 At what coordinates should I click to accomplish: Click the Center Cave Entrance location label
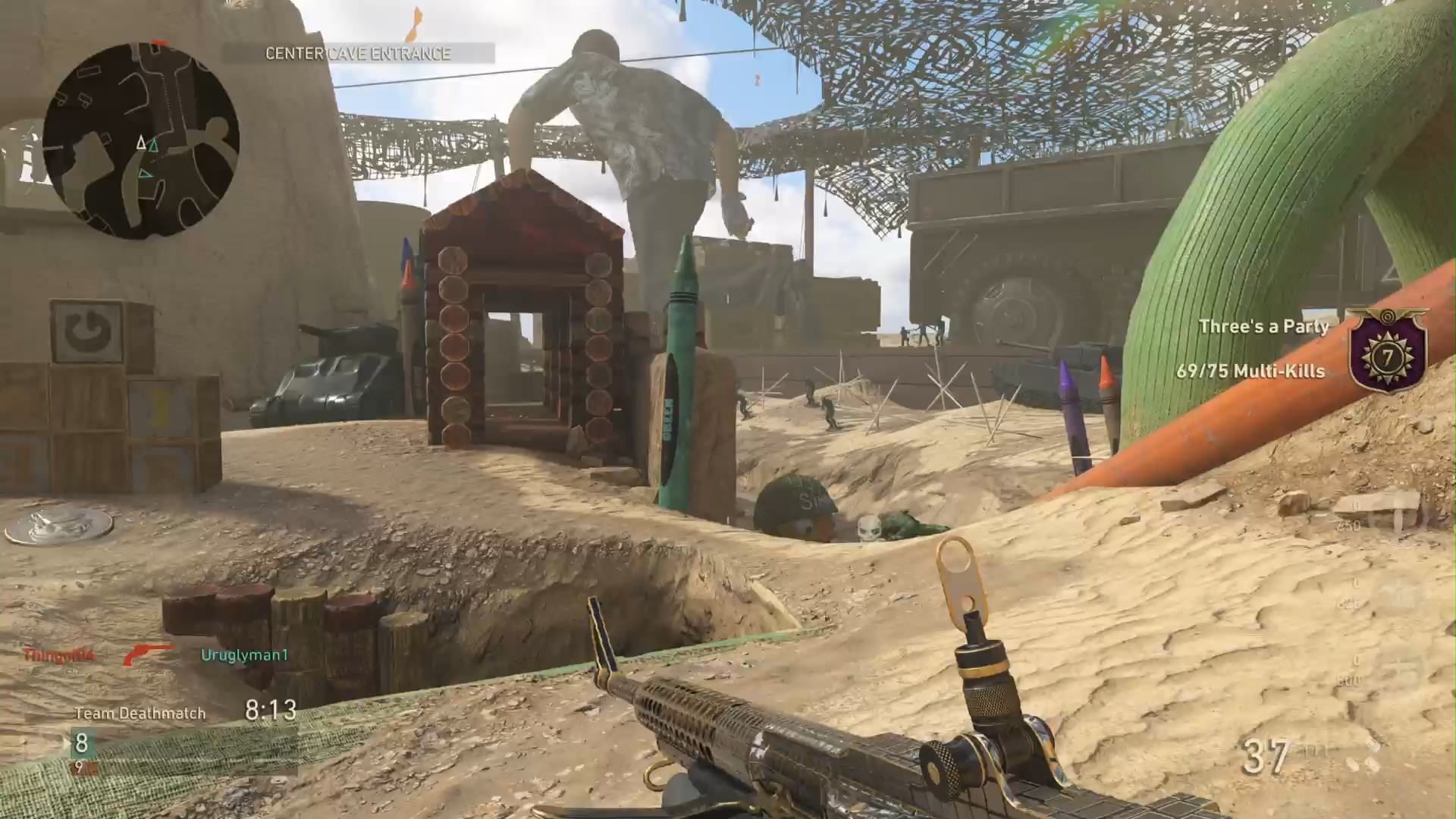(x=358, y=53)
